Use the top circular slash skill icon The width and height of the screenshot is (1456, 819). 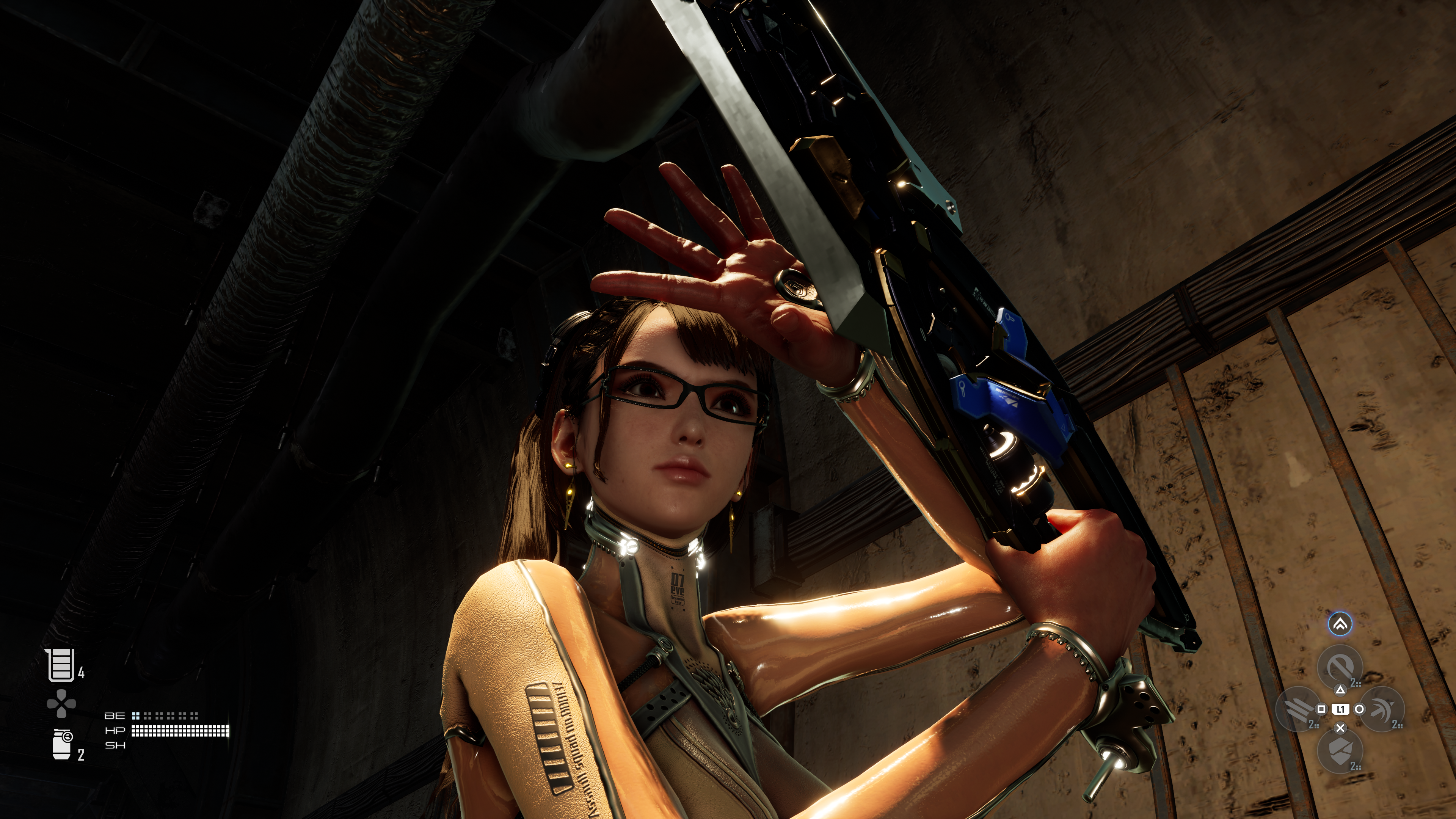point(1340,667)
